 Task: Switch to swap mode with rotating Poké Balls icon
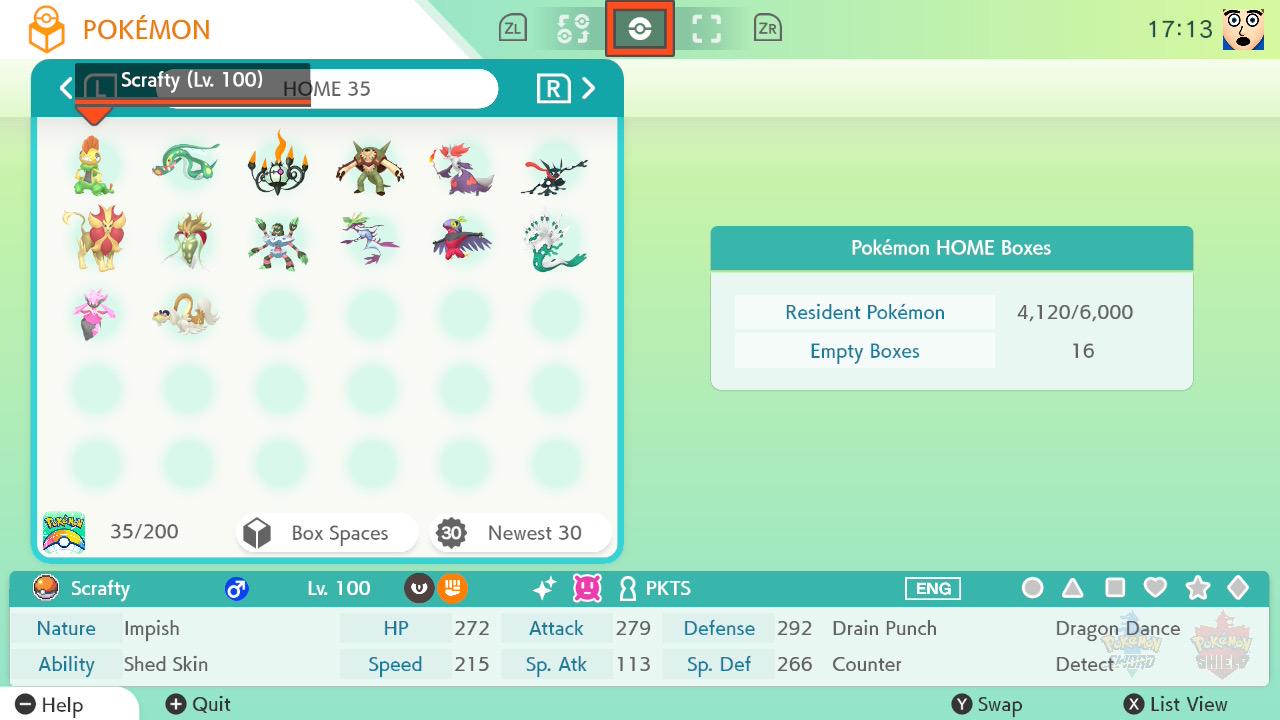coord(572,28)
